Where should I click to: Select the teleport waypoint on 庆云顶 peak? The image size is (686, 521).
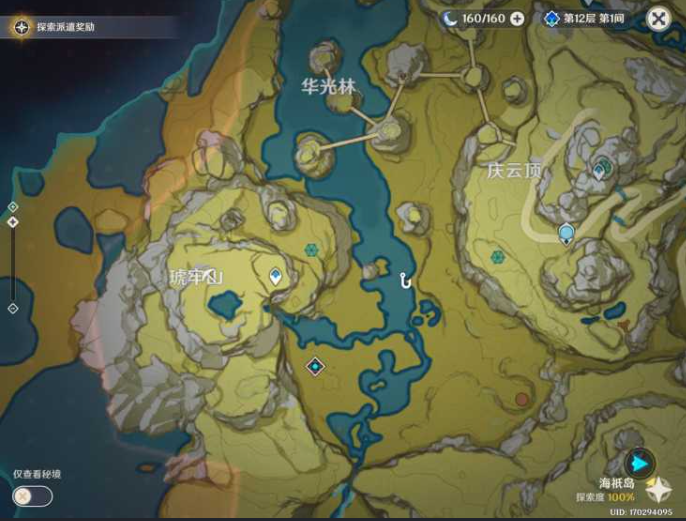click(x=599, y=170)
